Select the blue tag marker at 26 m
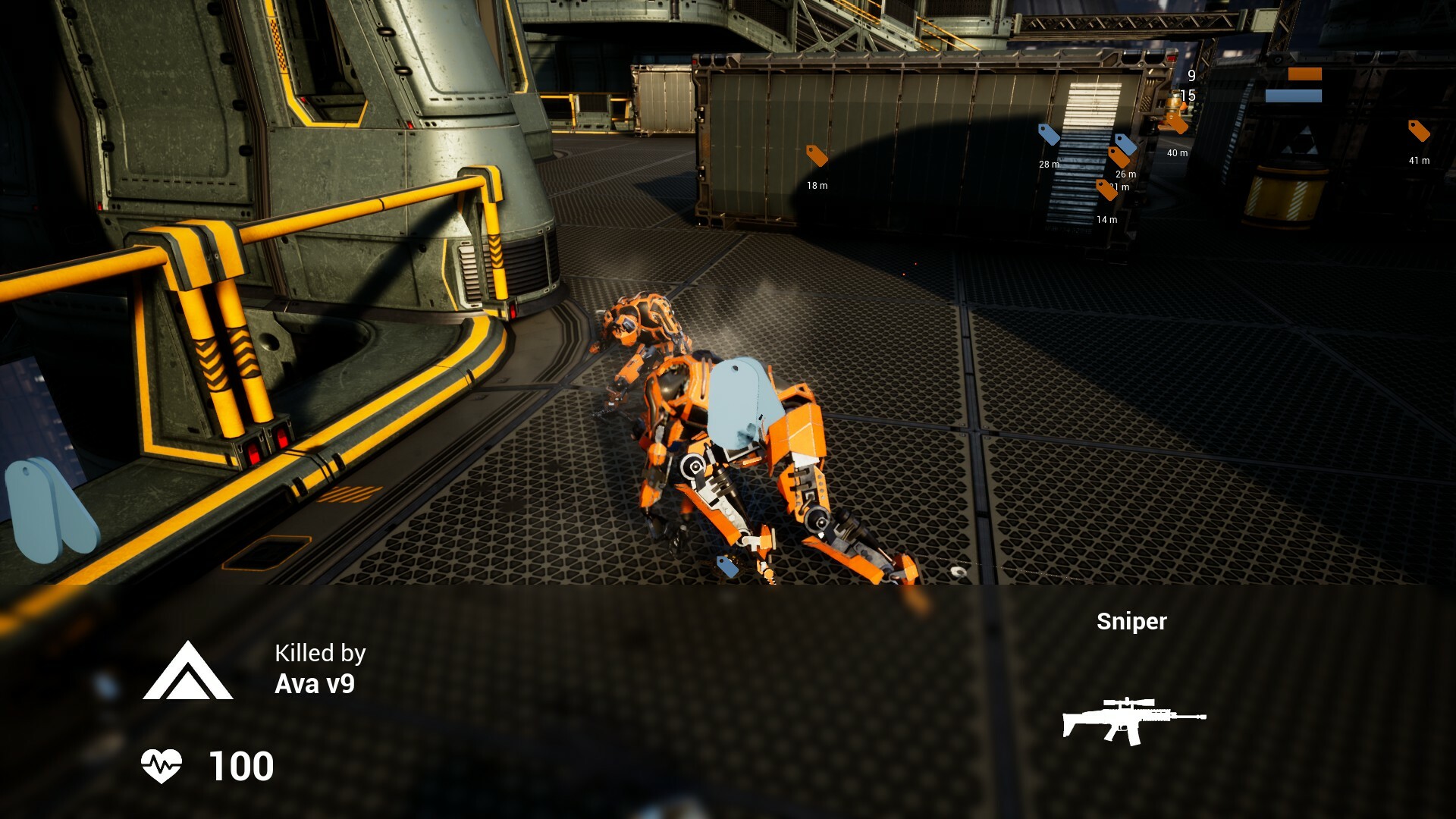Screen dimensions: 1456x819 click(x=1126, y=144)
